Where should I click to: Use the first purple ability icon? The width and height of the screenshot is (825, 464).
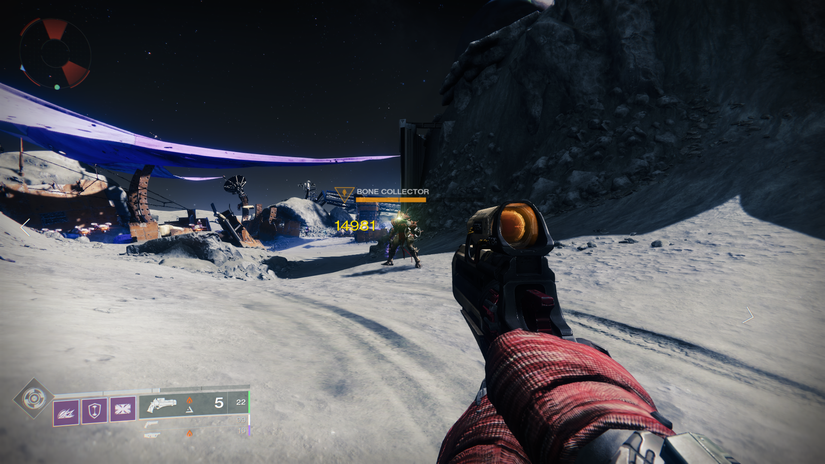tap(65, 409)
